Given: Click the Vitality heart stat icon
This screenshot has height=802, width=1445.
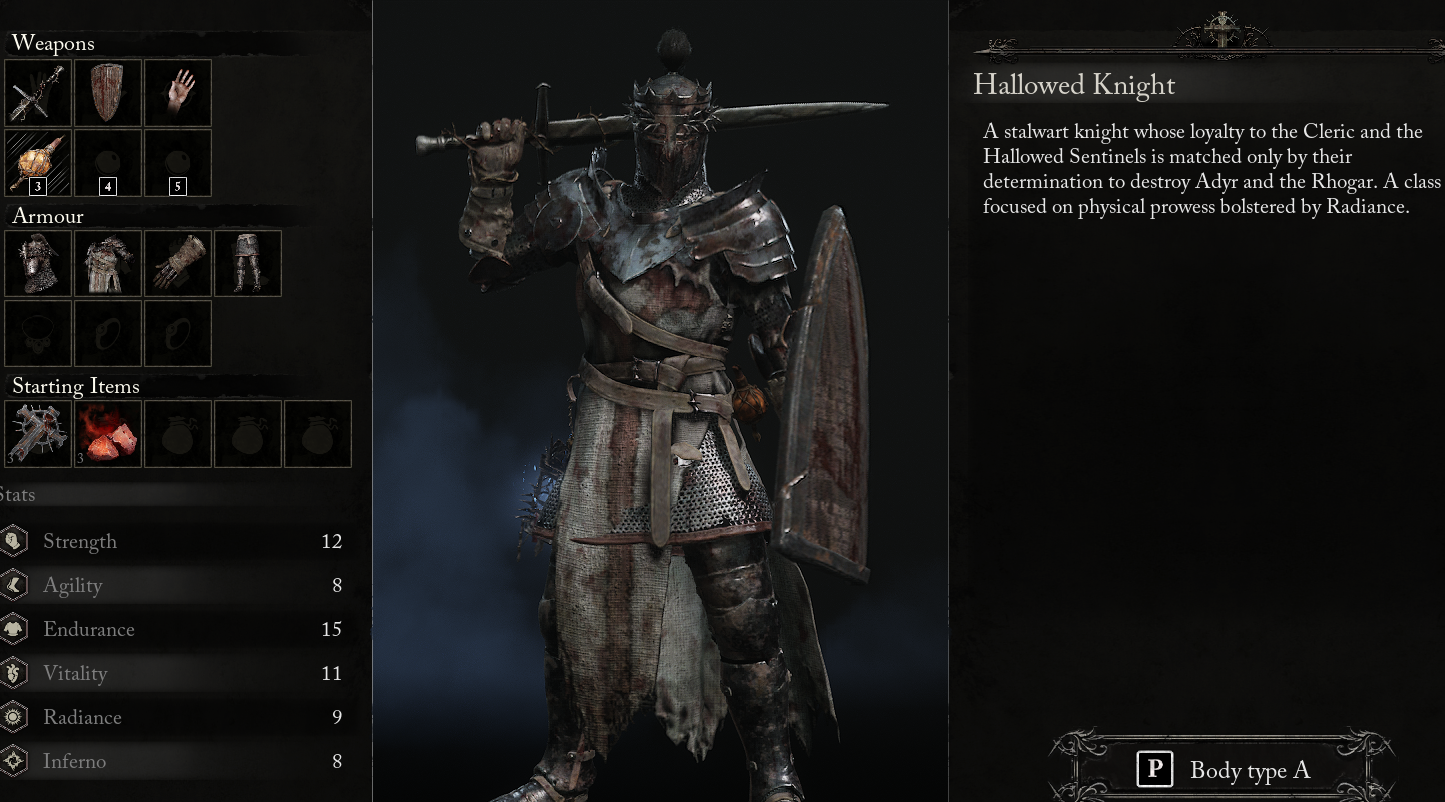Looking at the screenshot, I should pyautogui.click(x=14, y=673).
